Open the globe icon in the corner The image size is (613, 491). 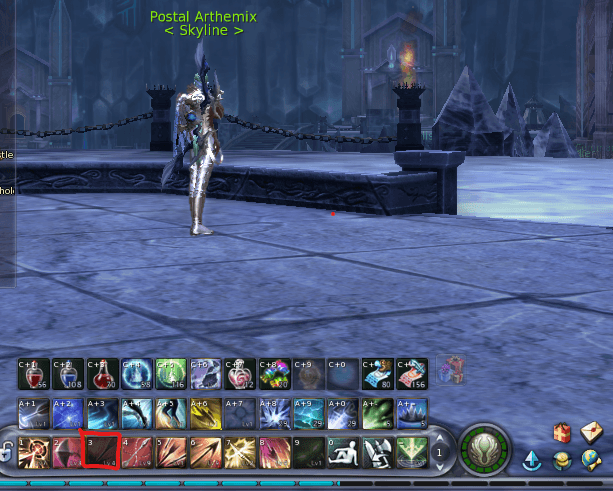(x=592, y=461)
